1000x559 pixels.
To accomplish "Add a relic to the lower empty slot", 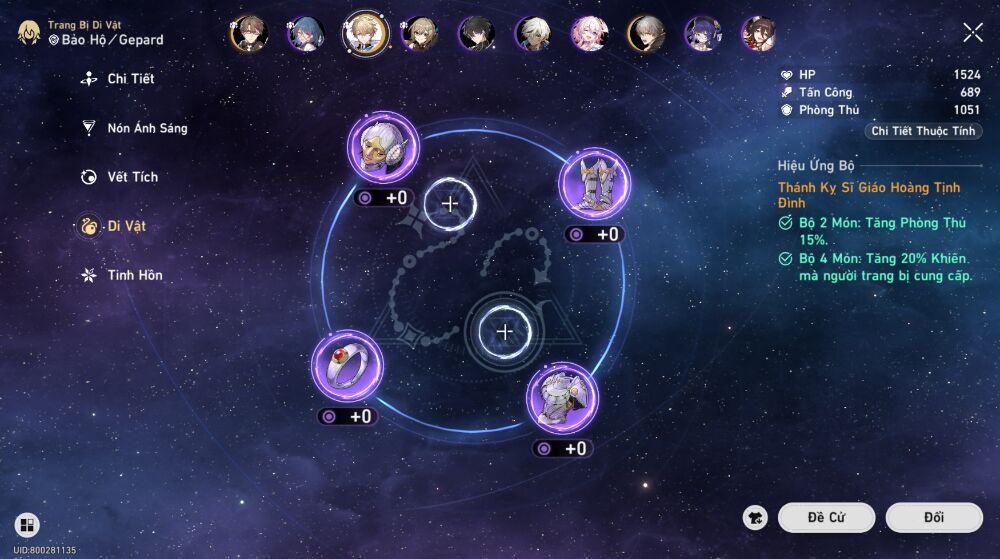I will click(505, 331).
